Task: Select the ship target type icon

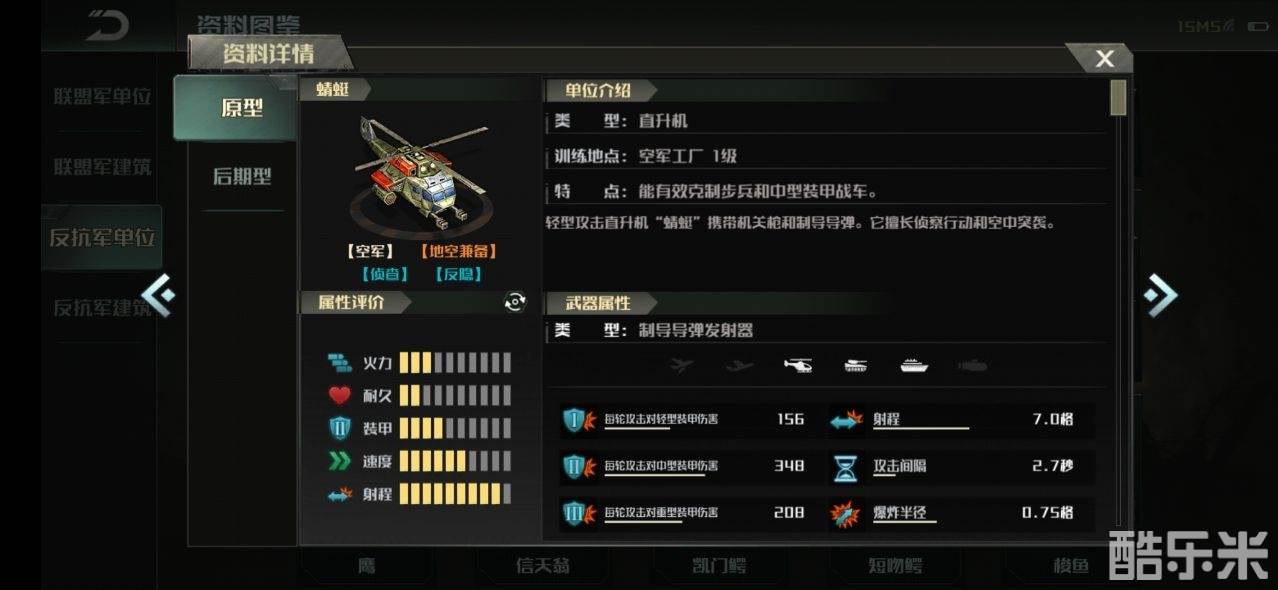Action: 914,366
